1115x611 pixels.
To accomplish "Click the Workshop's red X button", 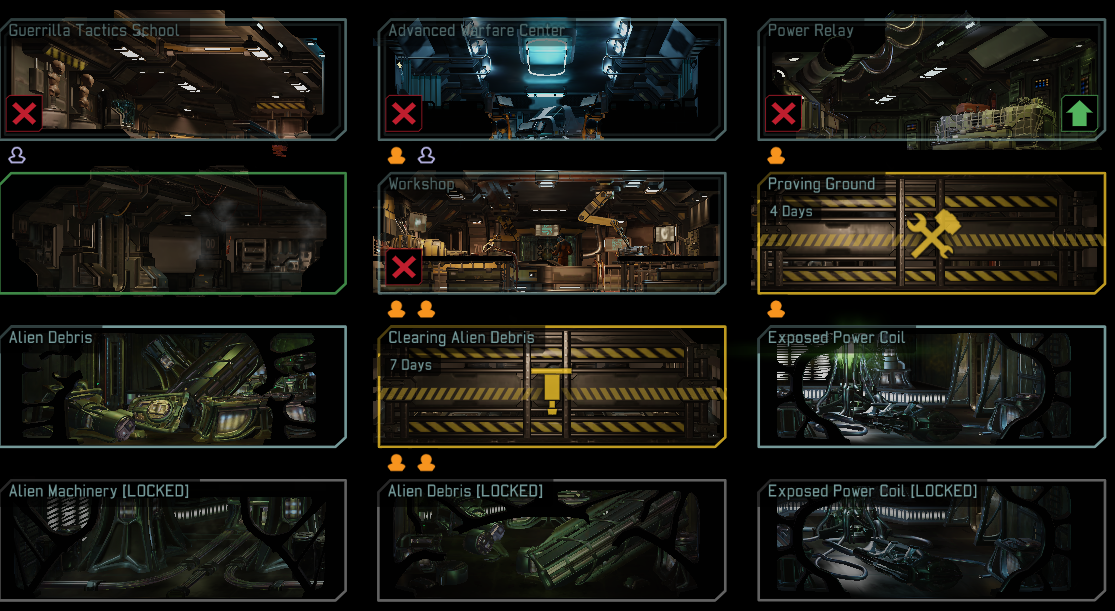I will click(x=404, y=267).
